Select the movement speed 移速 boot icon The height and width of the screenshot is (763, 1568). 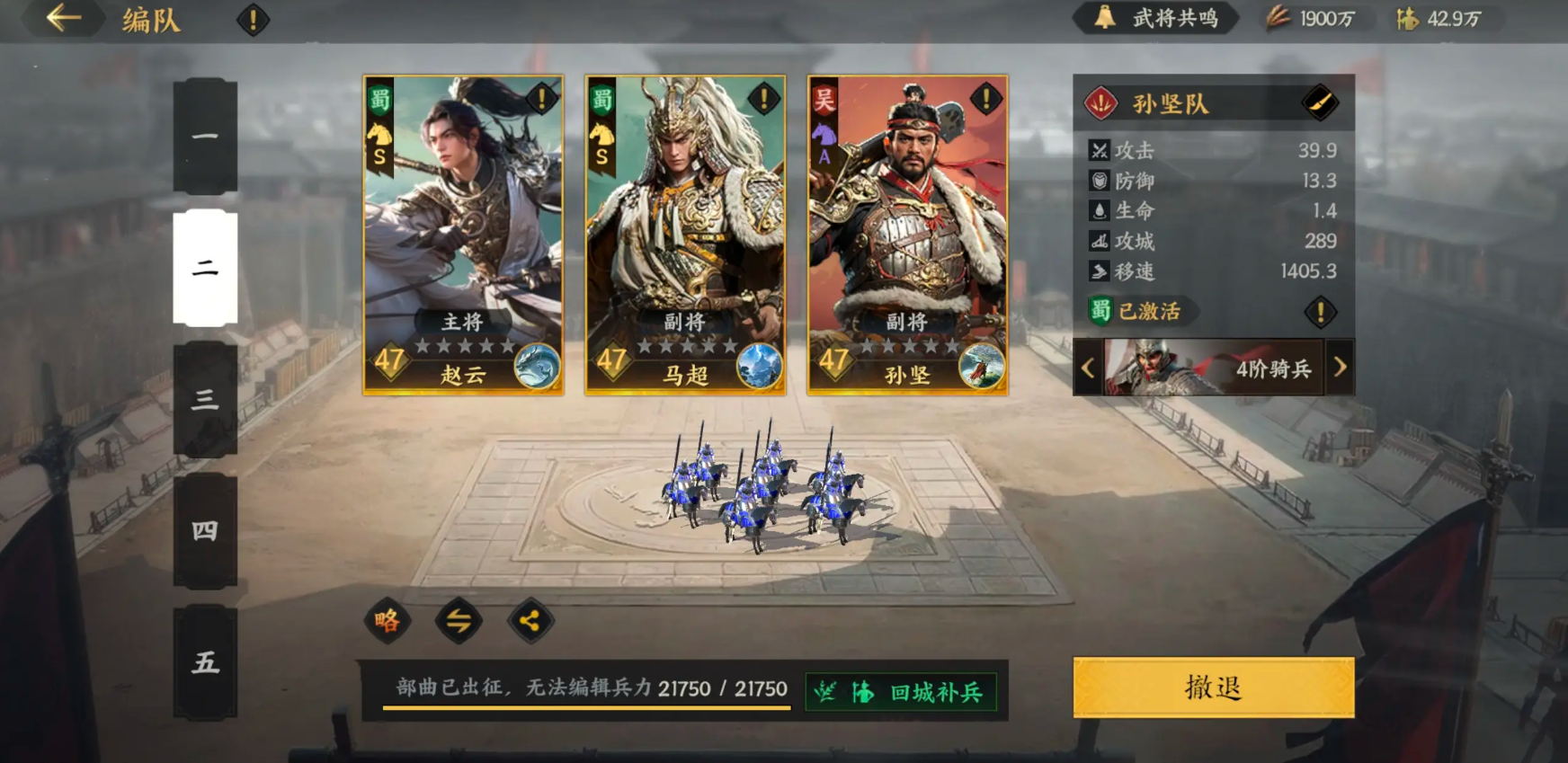click(1099, 271)
